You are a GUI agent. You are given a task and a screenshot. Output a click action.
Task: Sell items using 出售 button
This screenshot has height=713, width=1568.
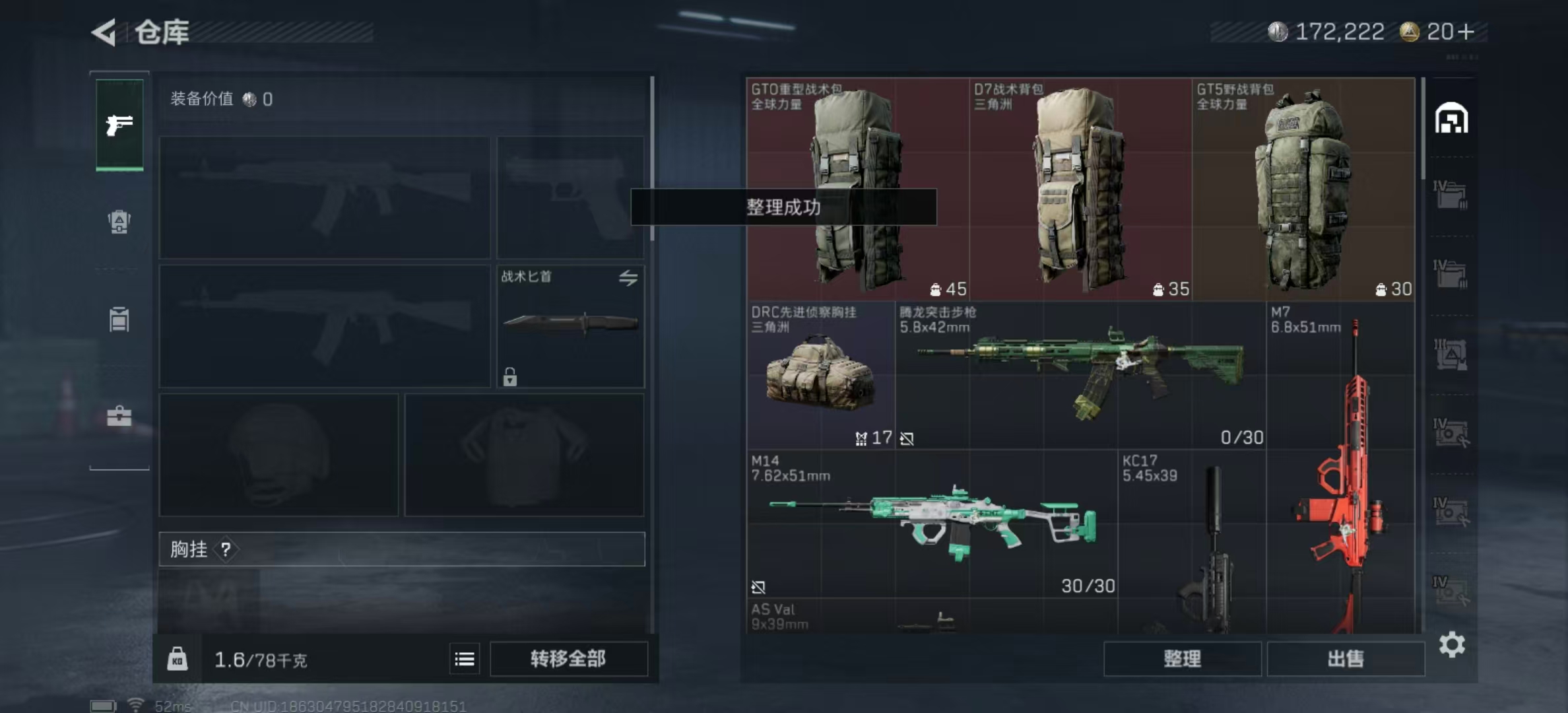tap(1346, 659)
